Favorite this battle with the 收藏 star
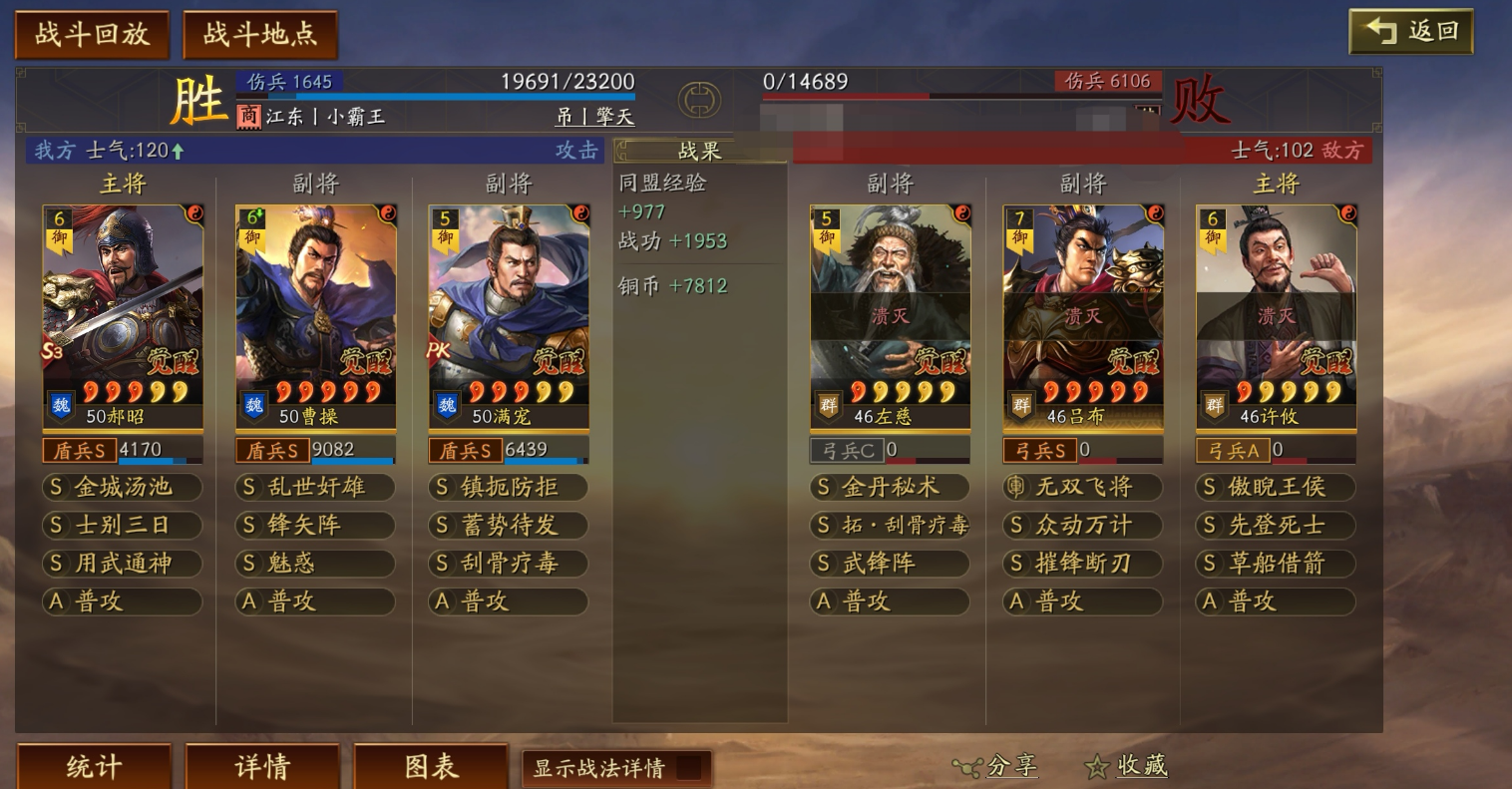The image size is (1512, 789). (x=1097, y=766)
